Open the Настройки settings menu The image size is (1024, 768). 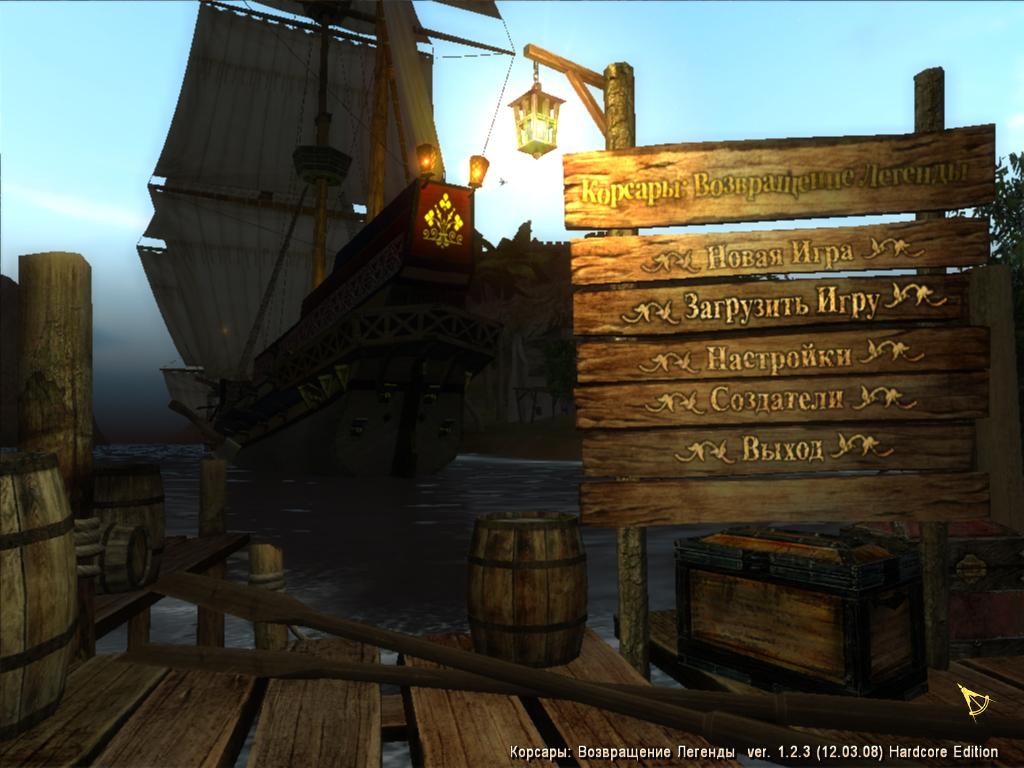pos(779,356)
